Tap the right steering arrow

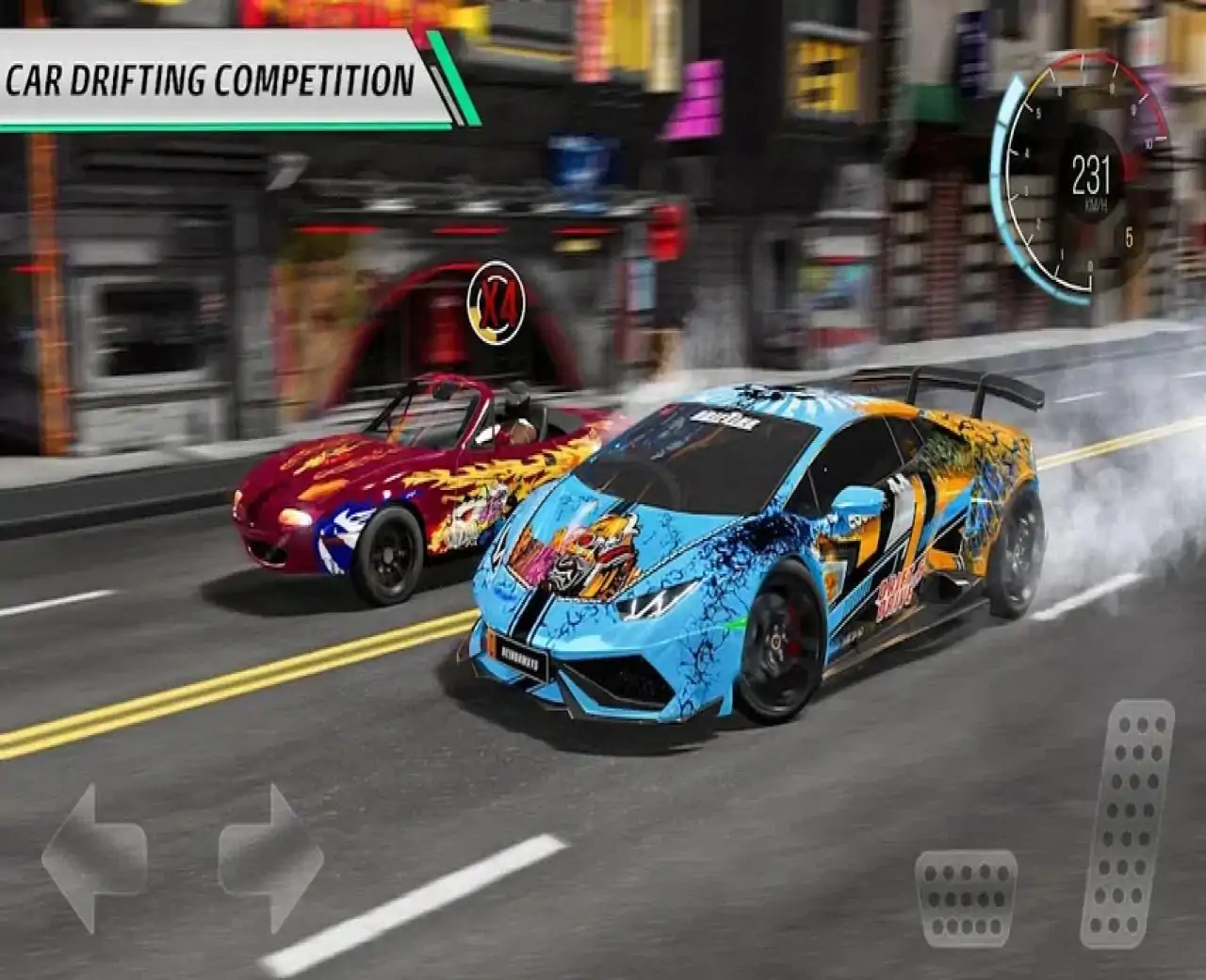tap(272, 856)
